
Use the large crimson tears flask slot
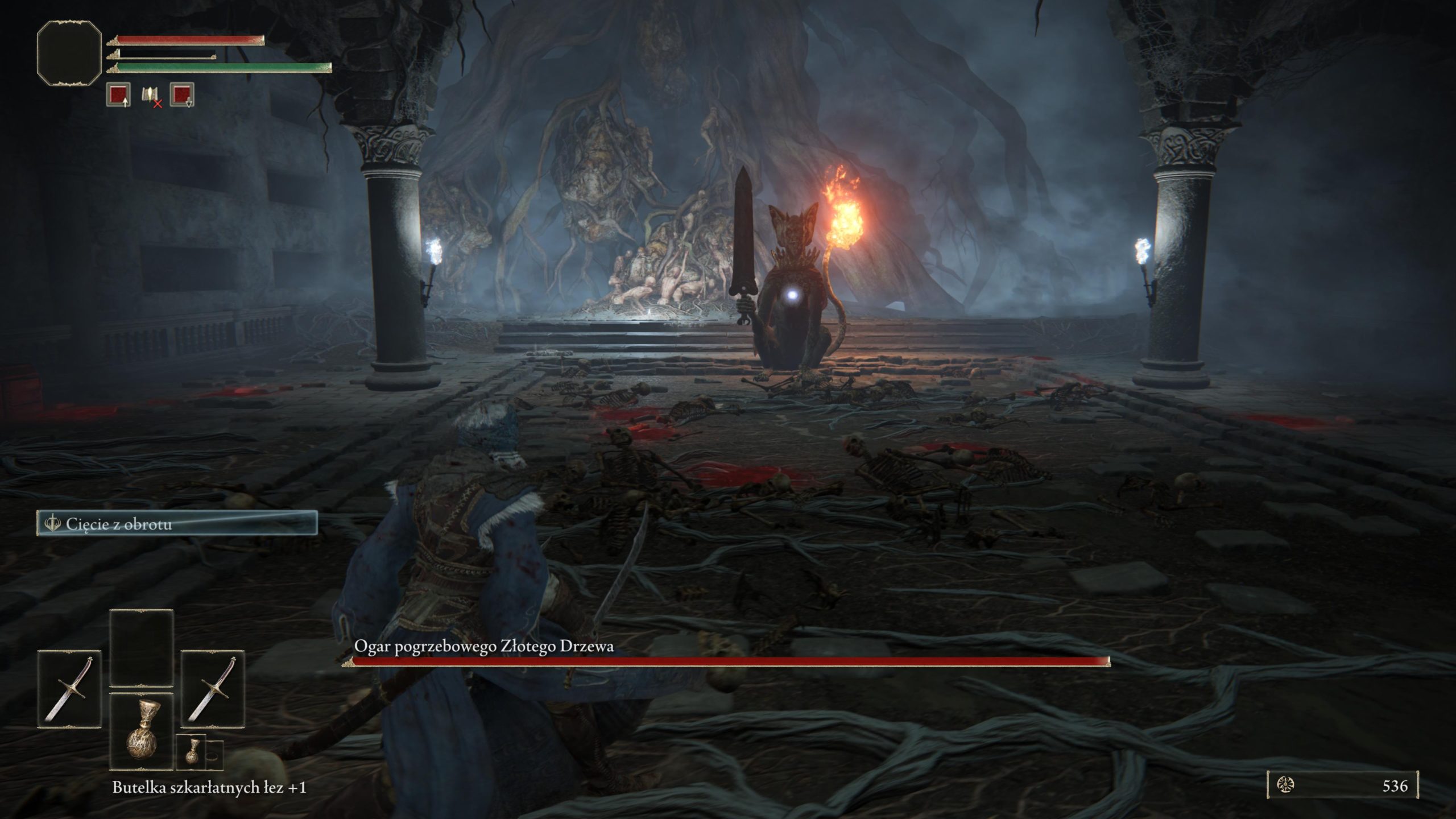tap(141, 731)
